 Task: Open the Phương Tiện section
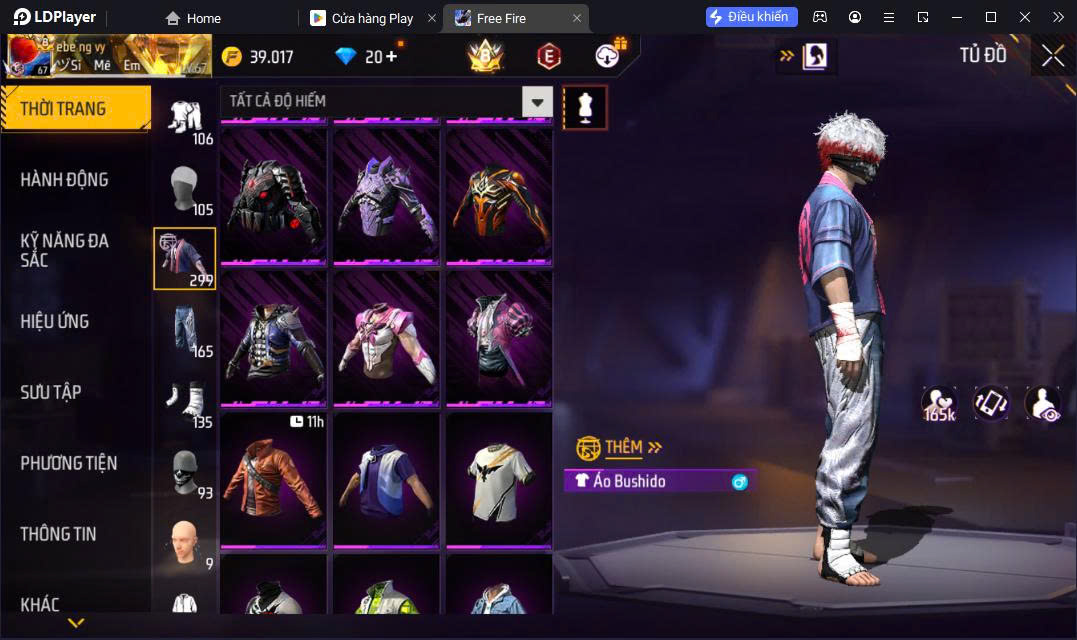click(x=68, y=463)
